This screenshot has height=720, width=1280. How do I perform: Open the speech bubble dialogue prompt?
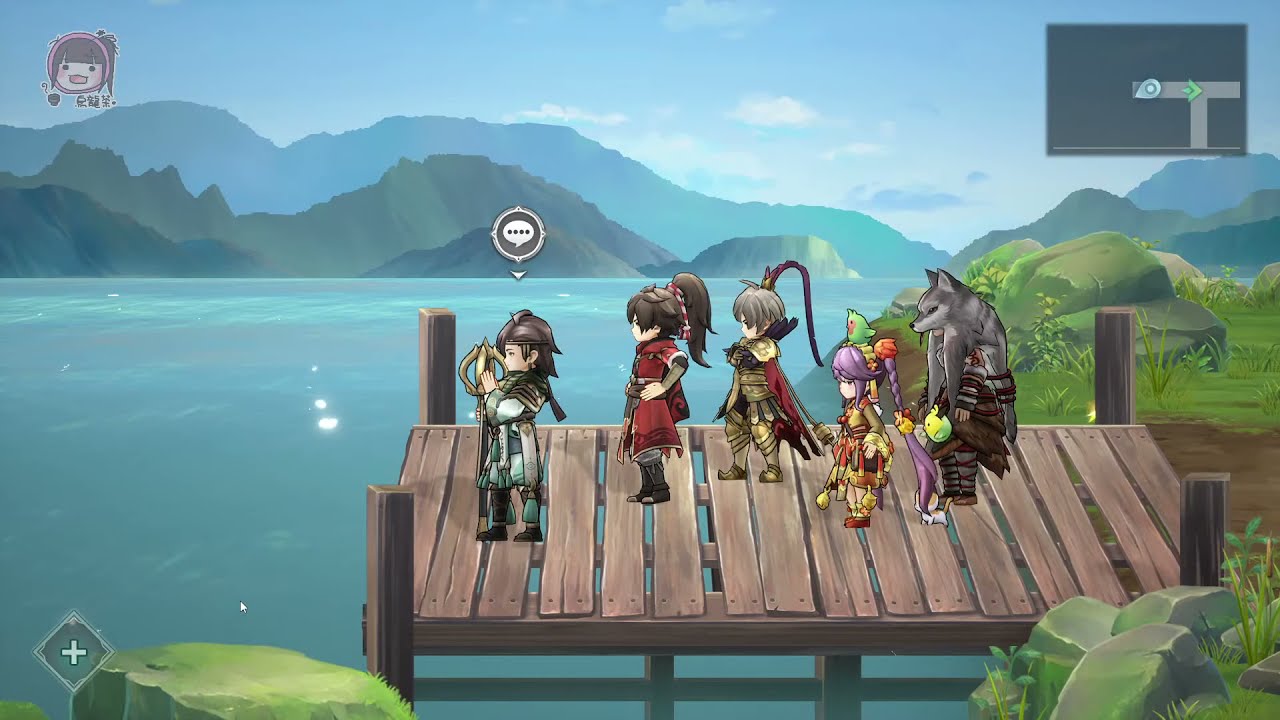[518, 235]
